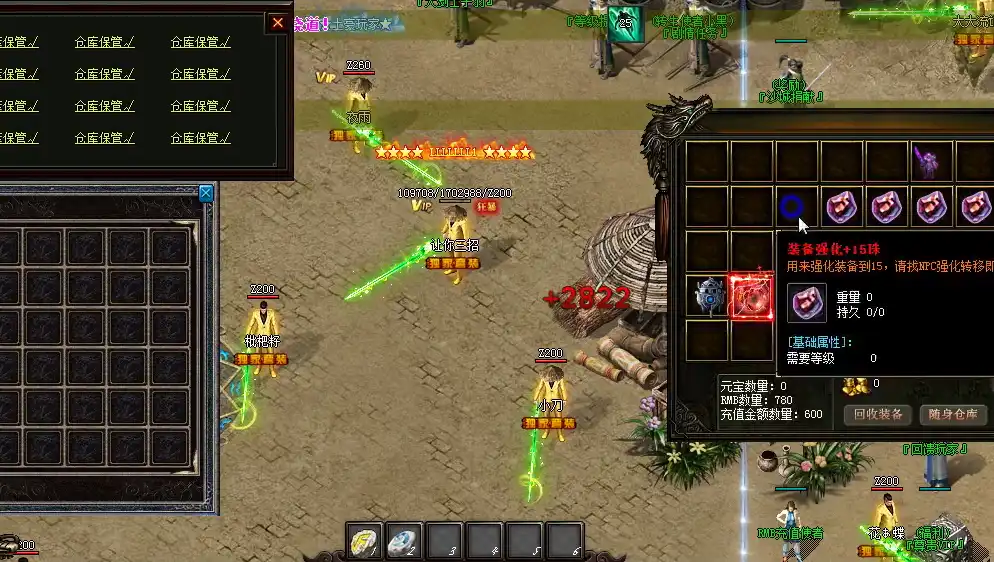
Task: Pick the glowing red highlighted bag item
Action: pos(752,297)
